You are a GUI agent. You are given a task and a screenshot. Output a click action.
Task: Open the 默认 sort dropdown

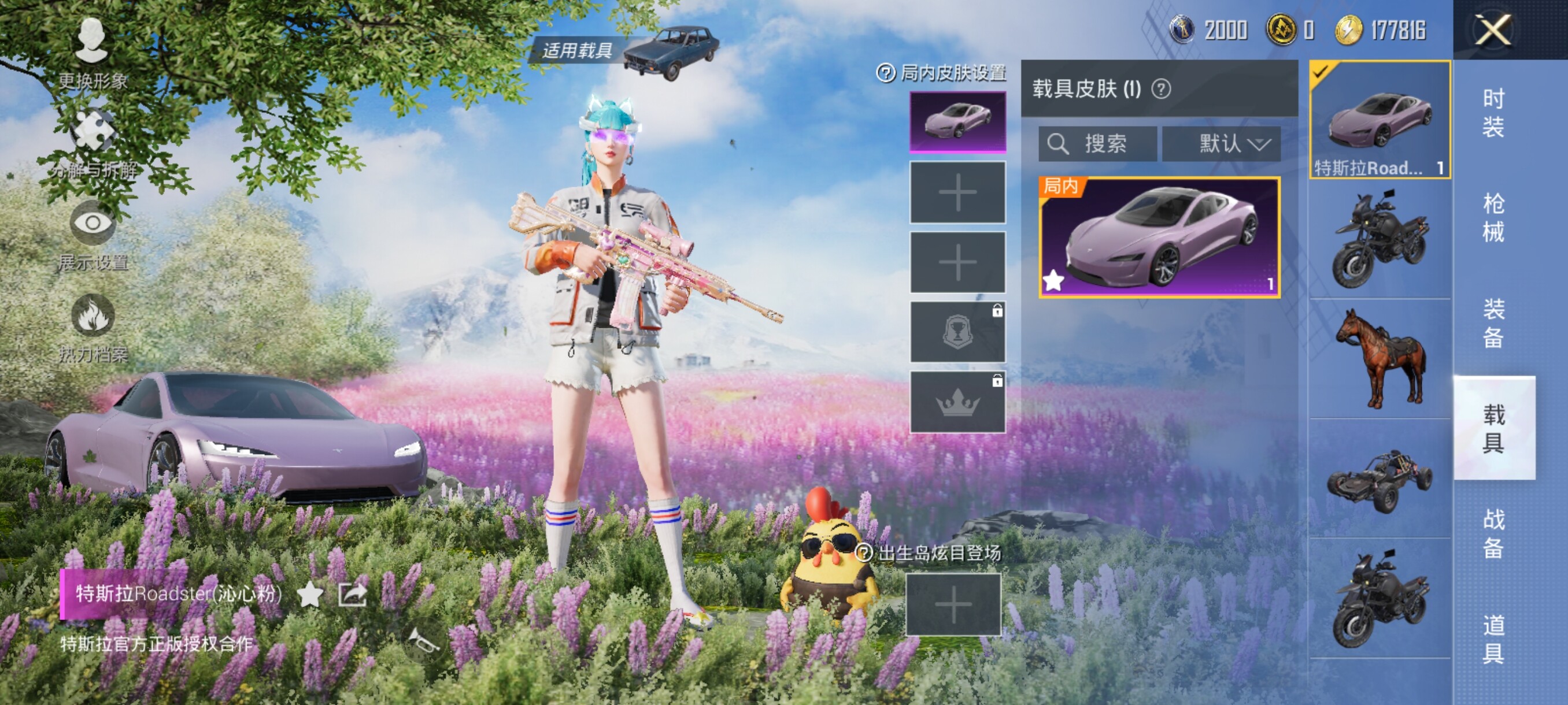coord(1221,144)
